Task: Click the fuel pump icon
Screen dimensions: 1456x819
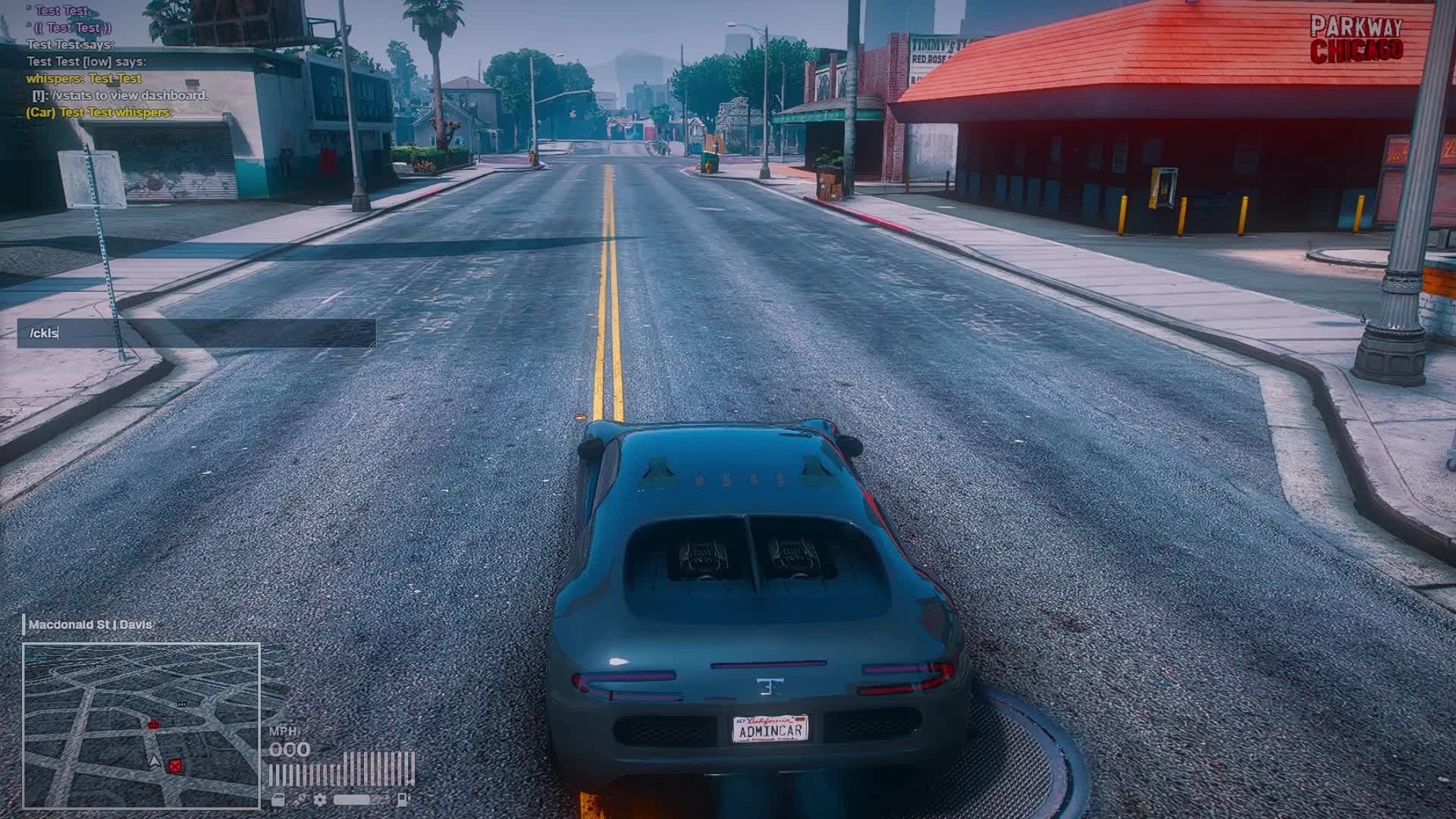Action: tap(403, 799)
